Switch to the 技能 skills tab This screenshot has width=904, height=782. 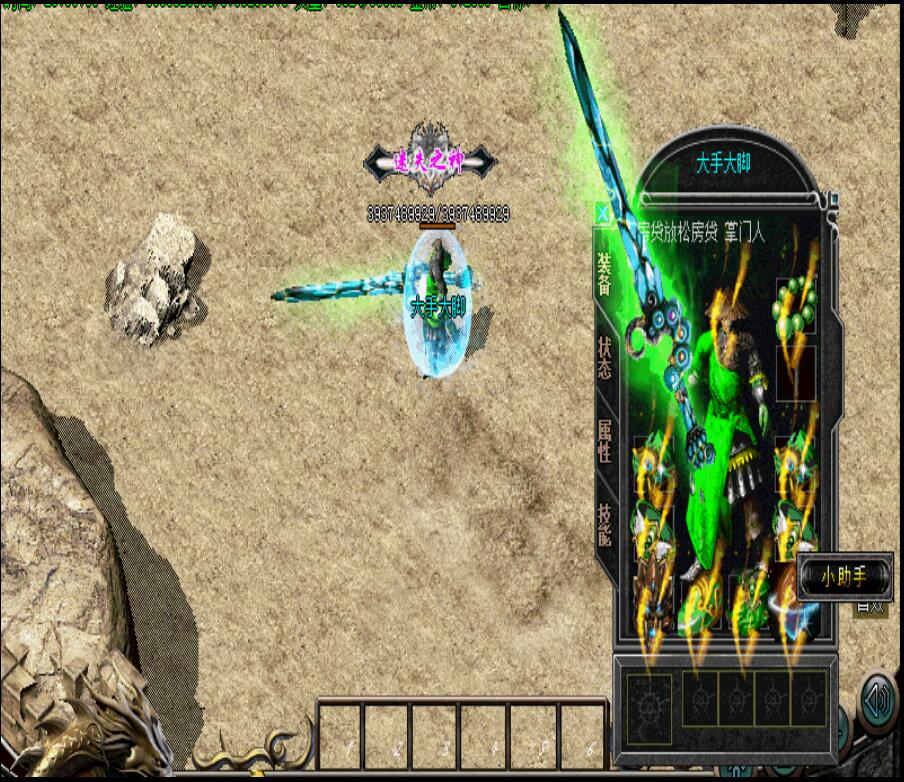605,522
